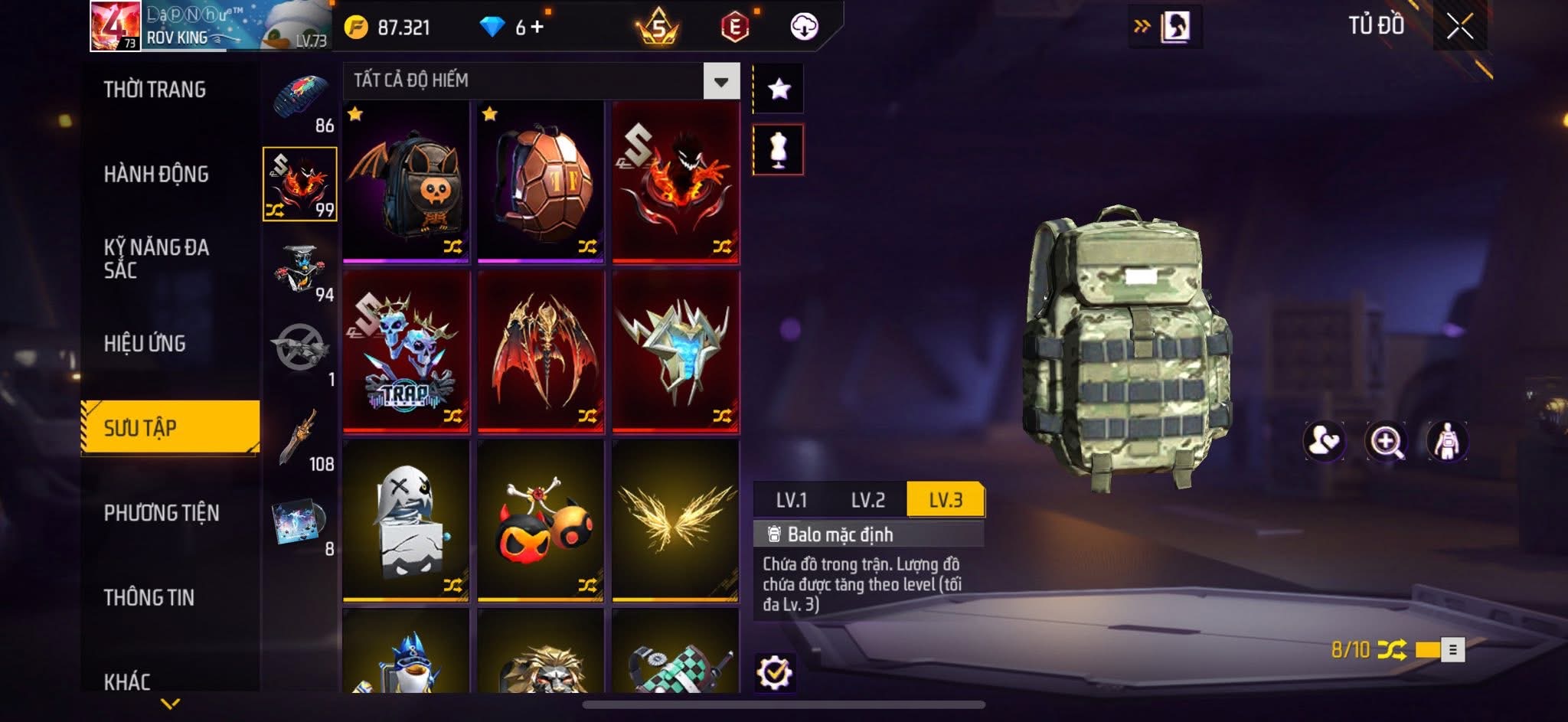Toggle the star favorites filter
The image size is (1568, 722).
tap(779, 89)
